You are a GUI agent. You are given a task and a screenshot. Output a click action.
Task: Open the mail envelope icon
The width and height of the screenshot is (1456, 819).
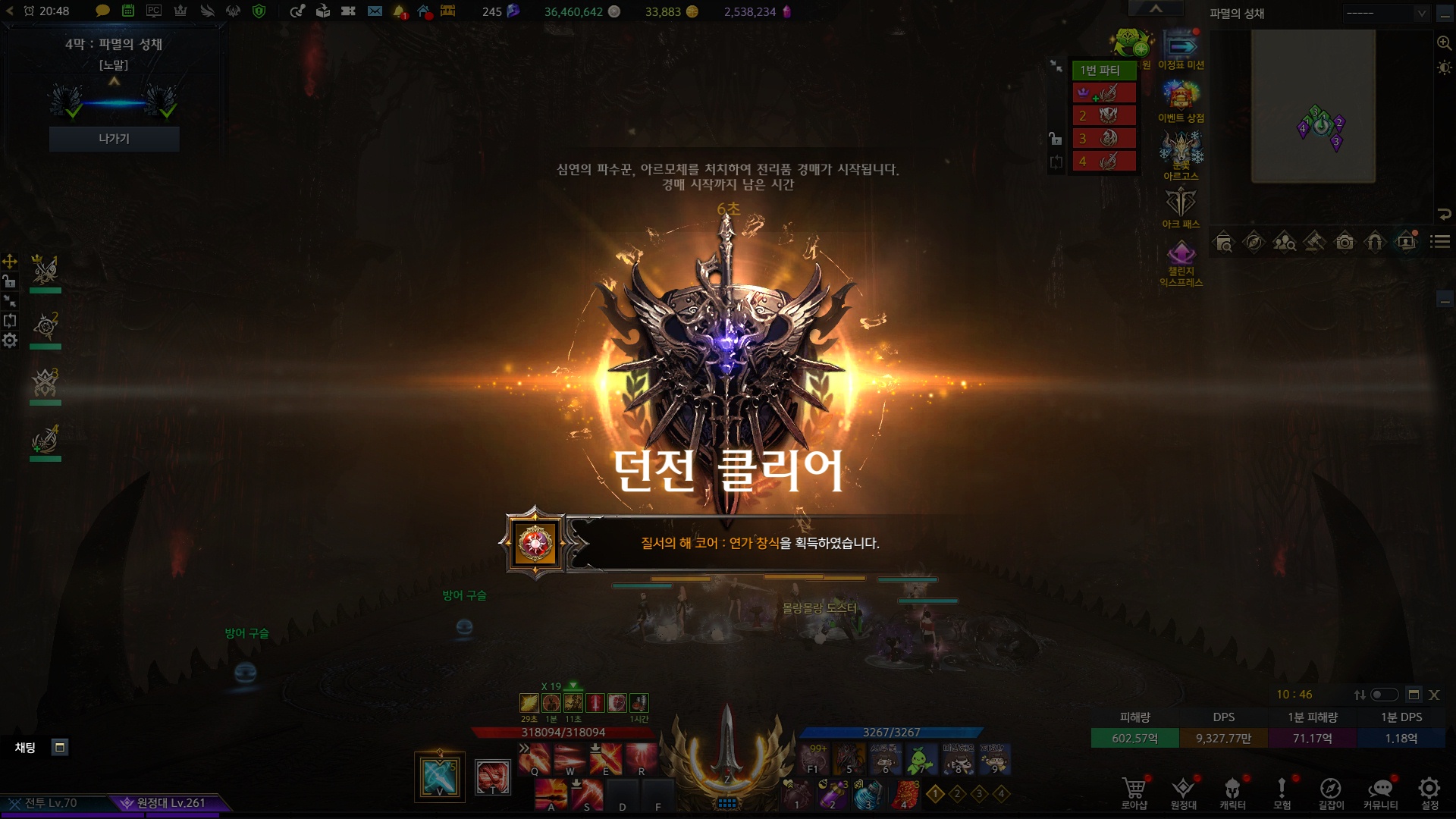(375, 11)
